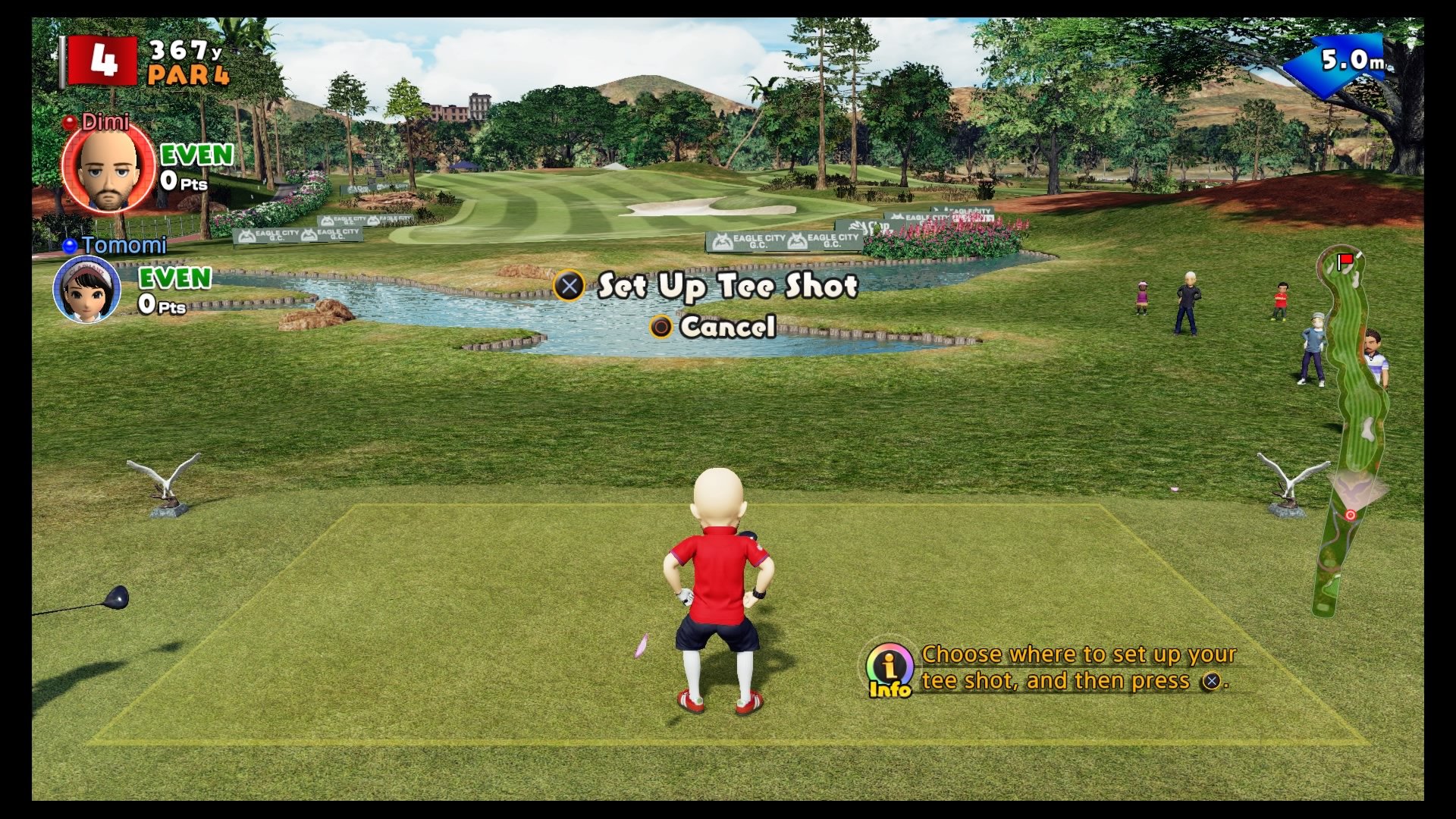Select the Set Up Tee Shot option
Screen dimensions: 1456x819
[726, 286]
